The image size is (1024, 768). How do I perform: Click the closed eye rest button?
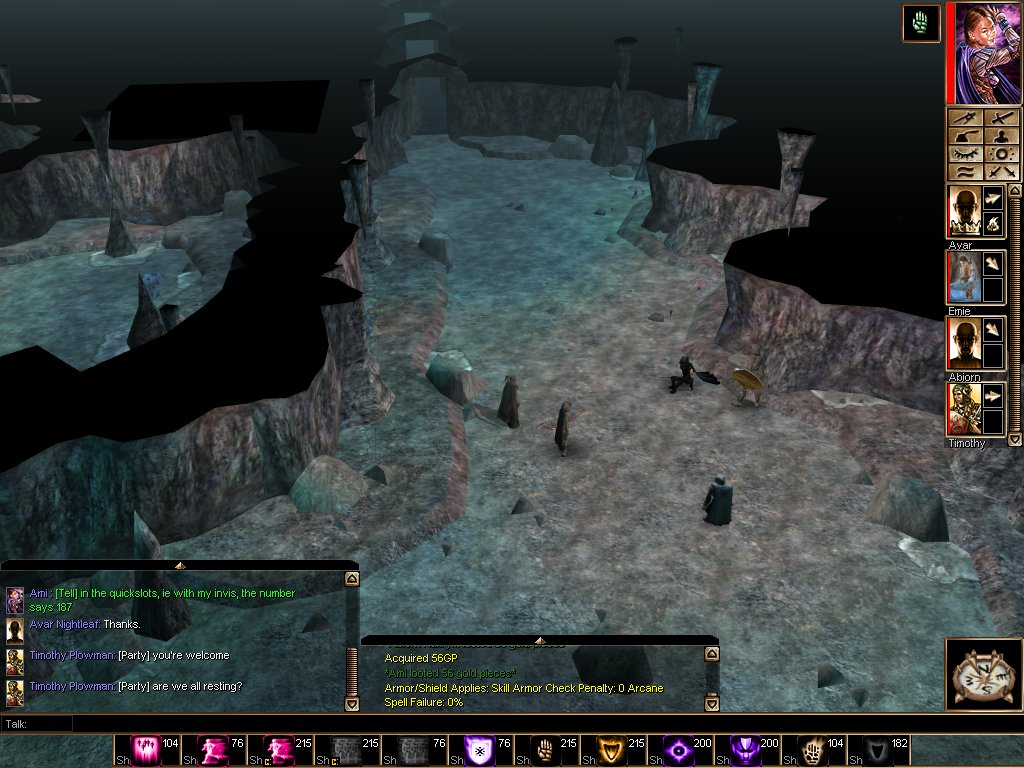coord(965,154)
